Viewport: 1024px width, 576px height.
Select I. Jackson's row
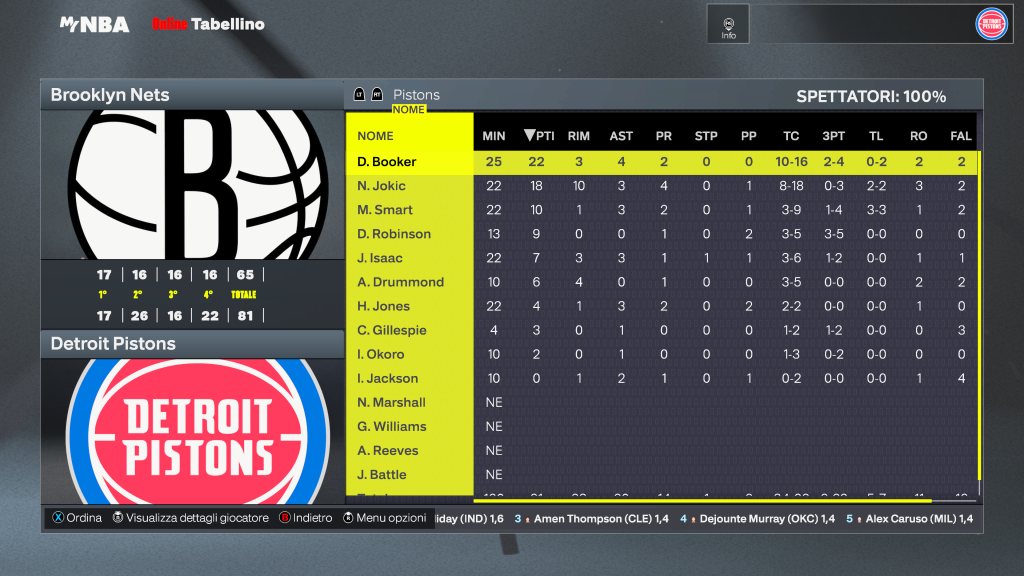pos(387,378)
